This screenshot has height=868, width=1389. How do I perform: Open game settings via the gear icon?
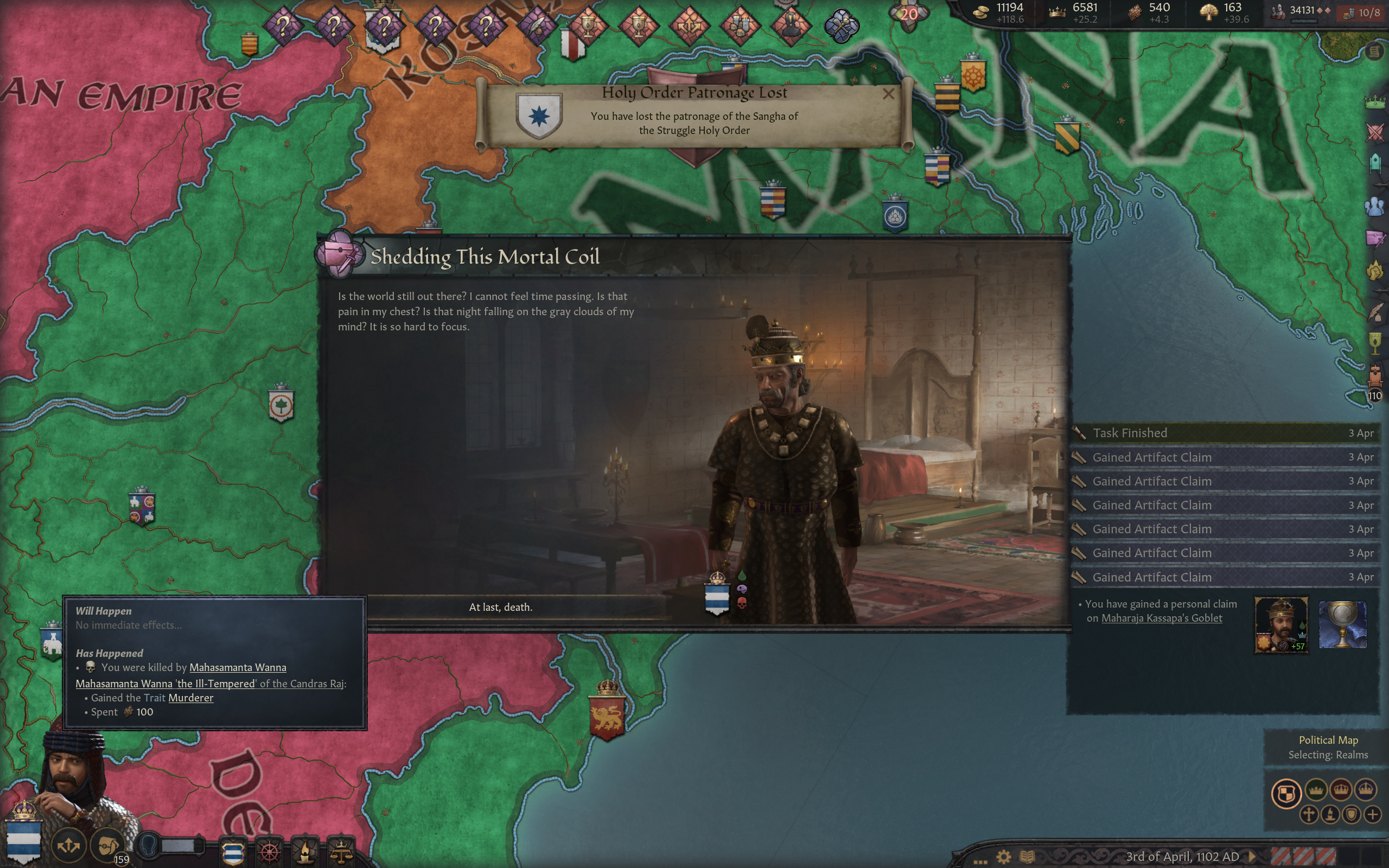(1003, 857)
